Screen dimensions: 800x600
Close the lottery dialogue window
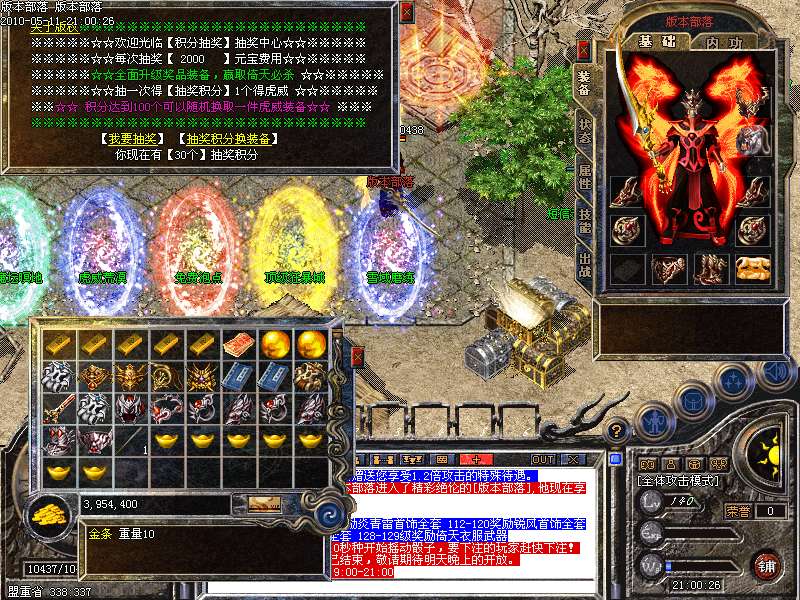click(x=406, y=12)
